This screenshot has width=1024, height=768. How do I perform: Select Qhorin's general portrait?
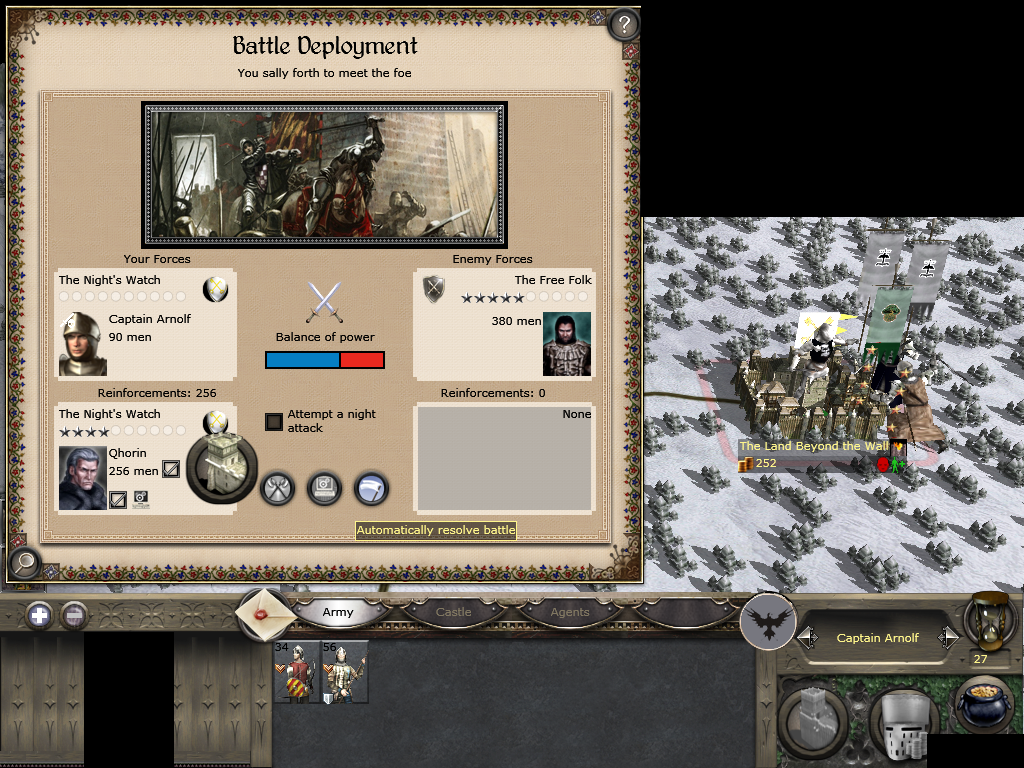(82, 478)
